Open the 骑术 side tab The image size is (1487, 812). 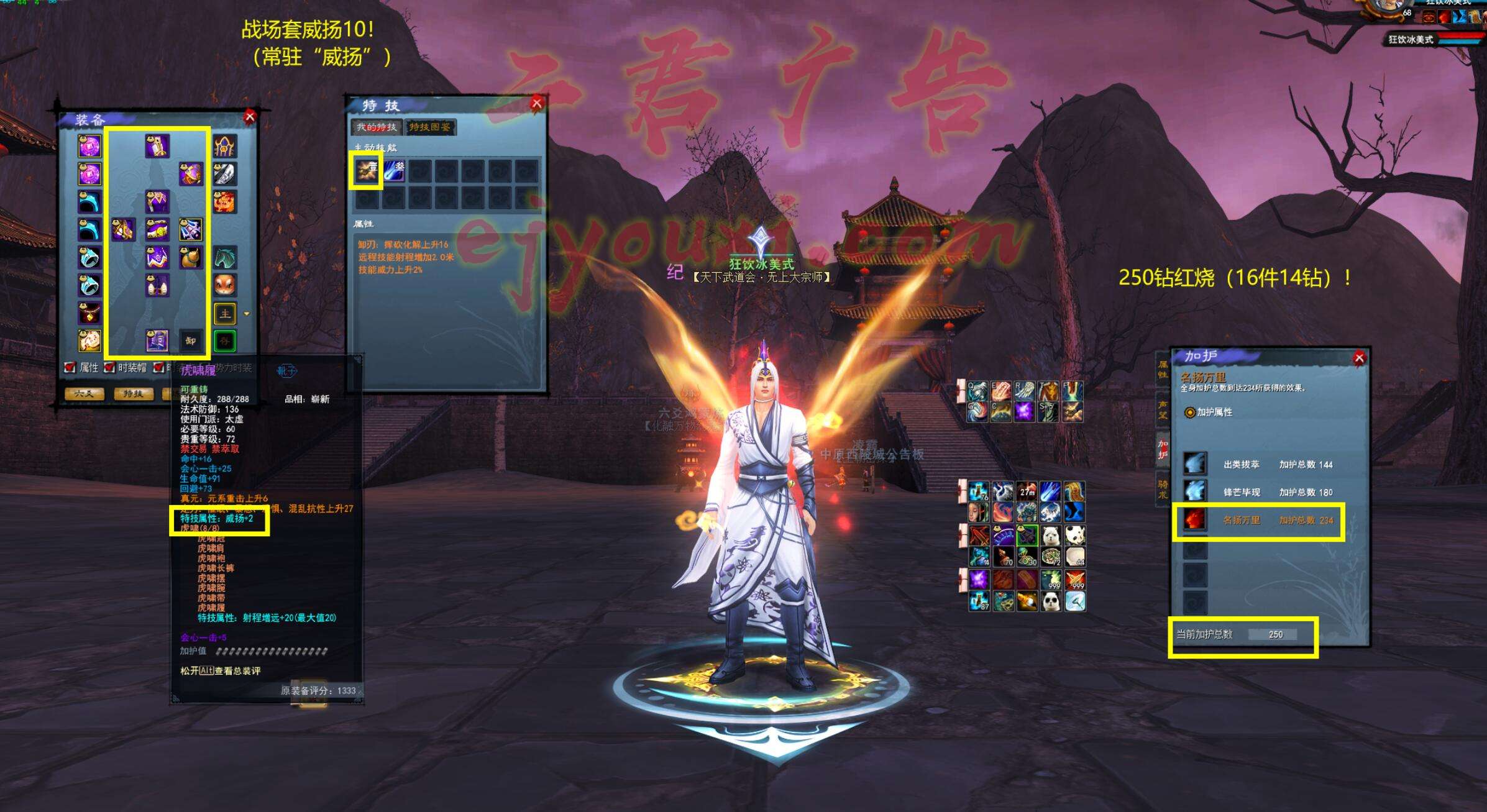[x=1162, y=489]
